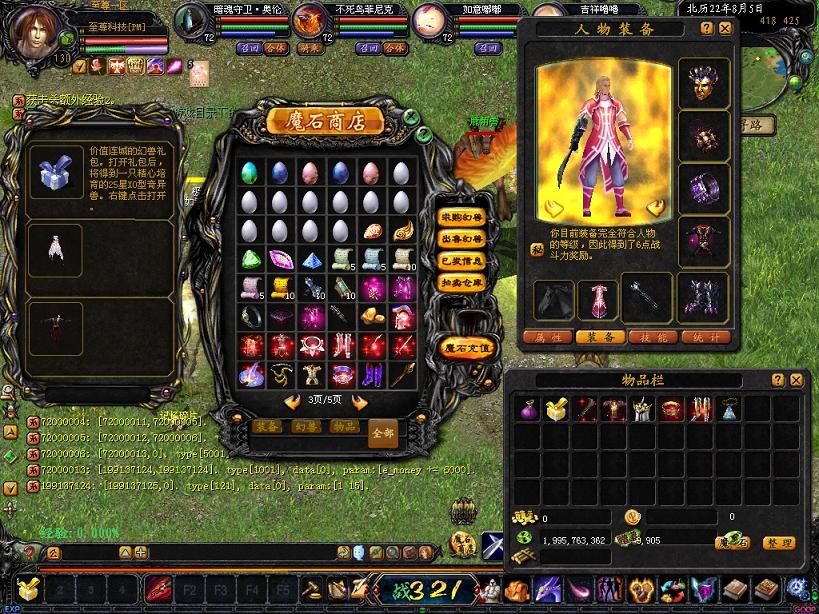Close the 物品栏 inventory window

point(796,380)
